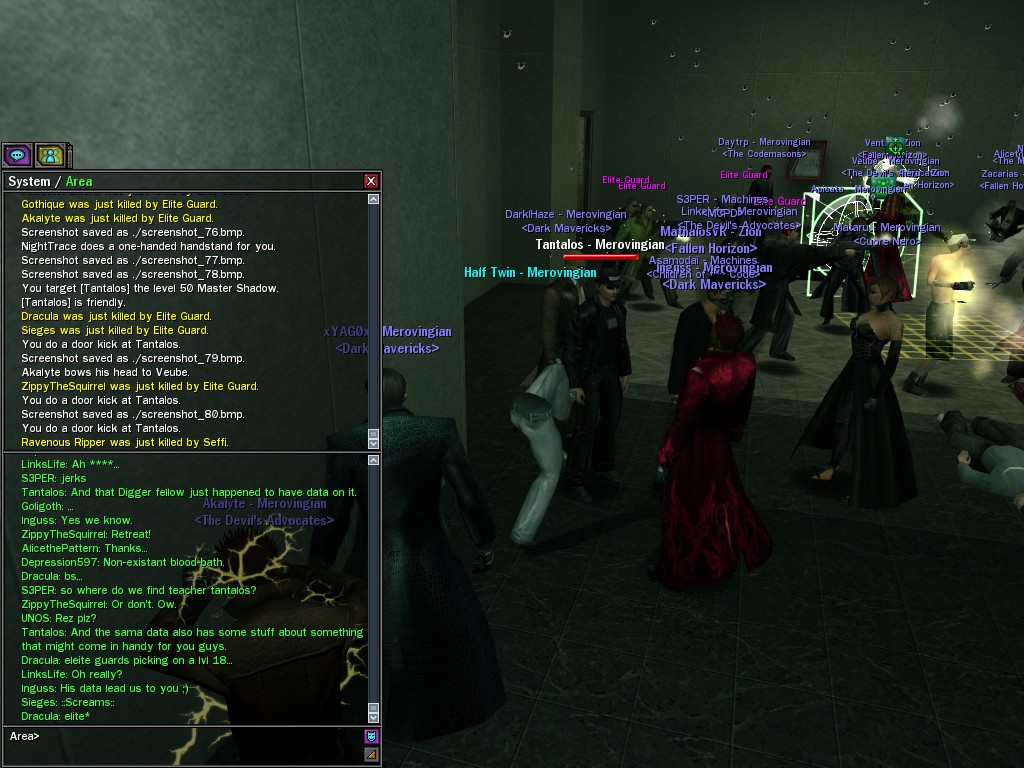Screen dimensions: 1024x768
Task: Click the orange triangle resize corner icon
Action: coord(371,754)
